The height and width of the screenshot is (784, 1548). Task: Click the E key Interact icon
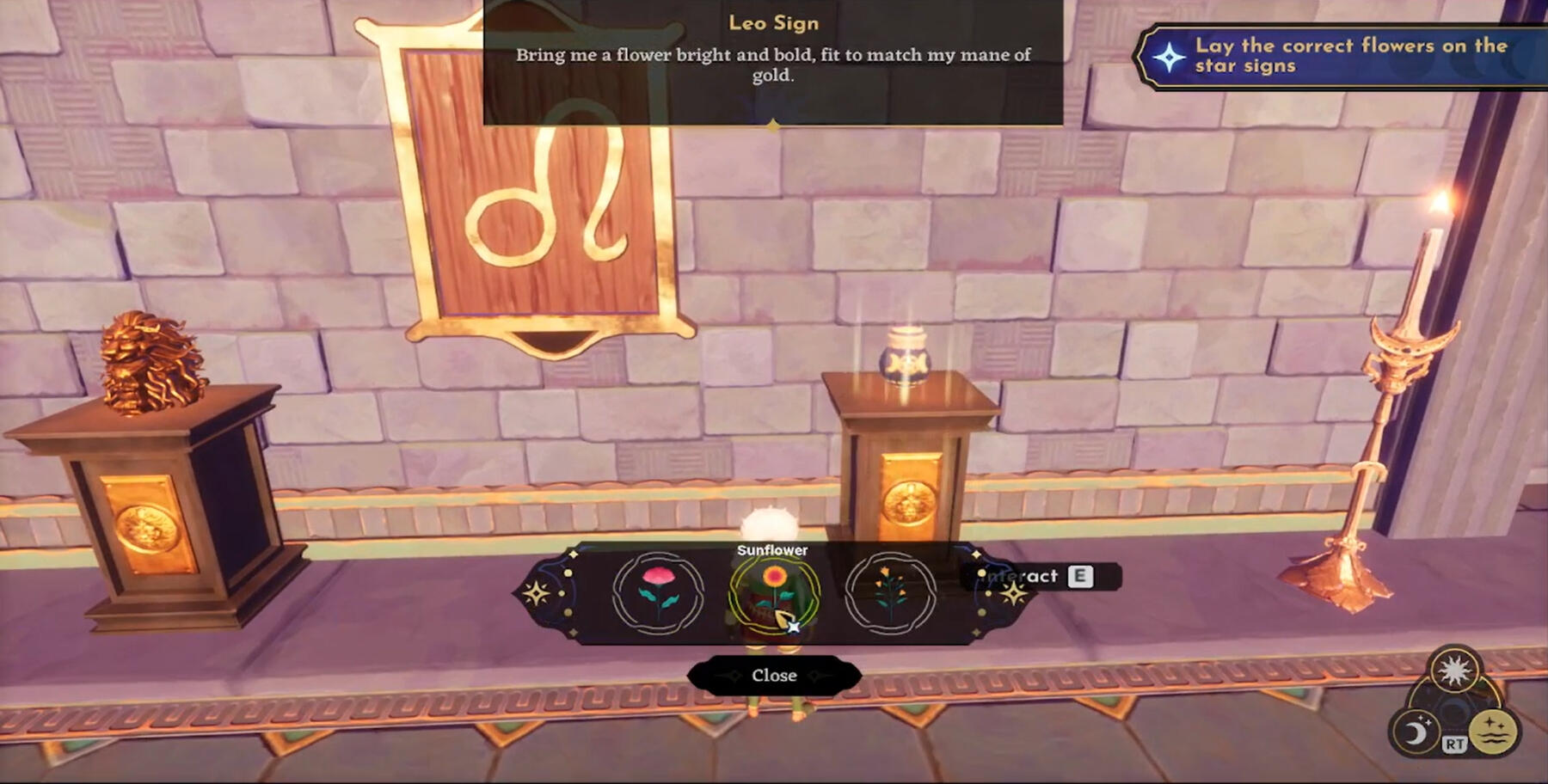pos(1082,577)
